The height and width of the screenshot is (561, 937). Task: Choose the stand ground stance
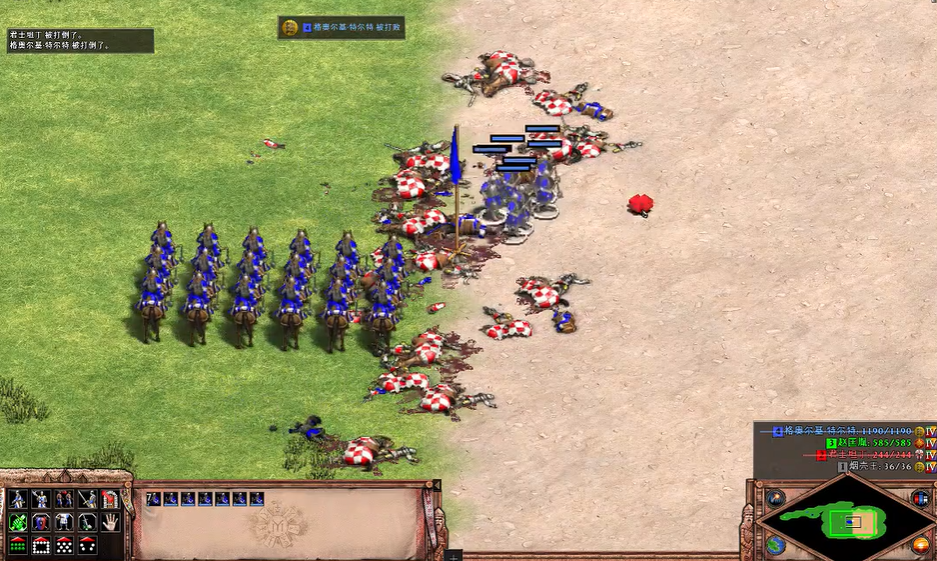point(64,499)
